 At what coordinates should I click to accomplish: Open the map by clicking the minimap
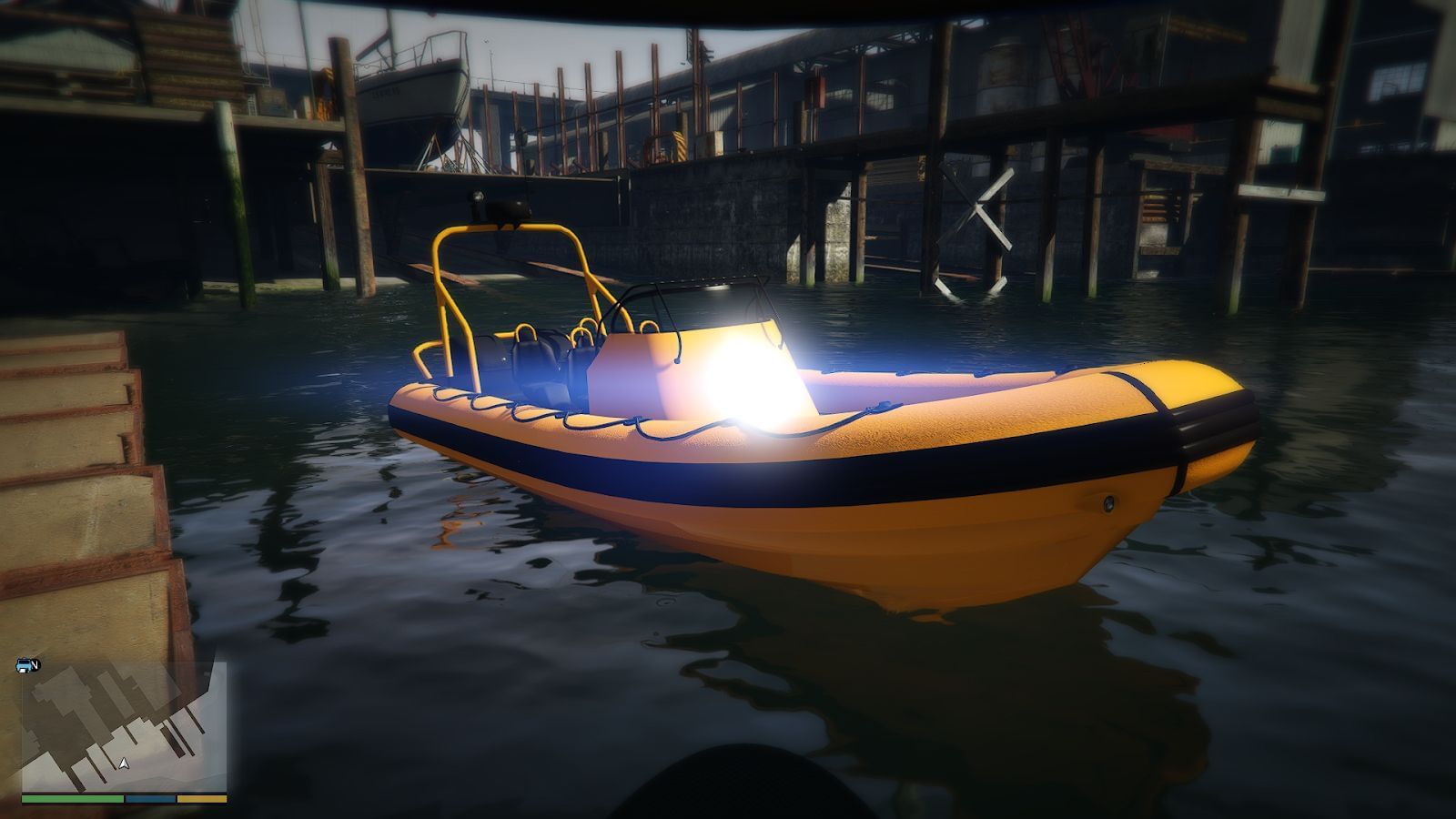(x=123, y=723)
